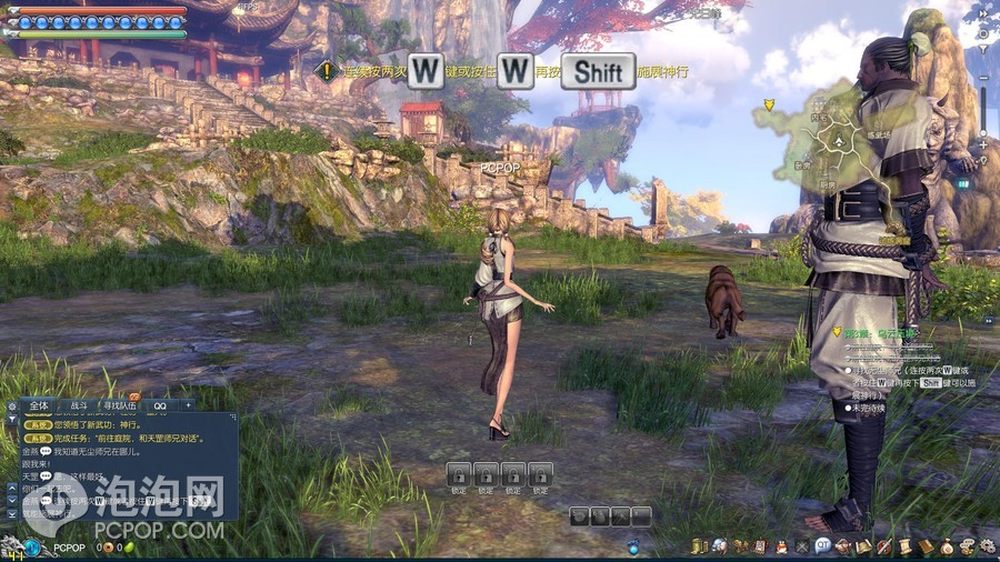Viewport: 1000px width, 562px height.
Task: Select the 寻找队伍 chat tab
Action: click(120, 406)
